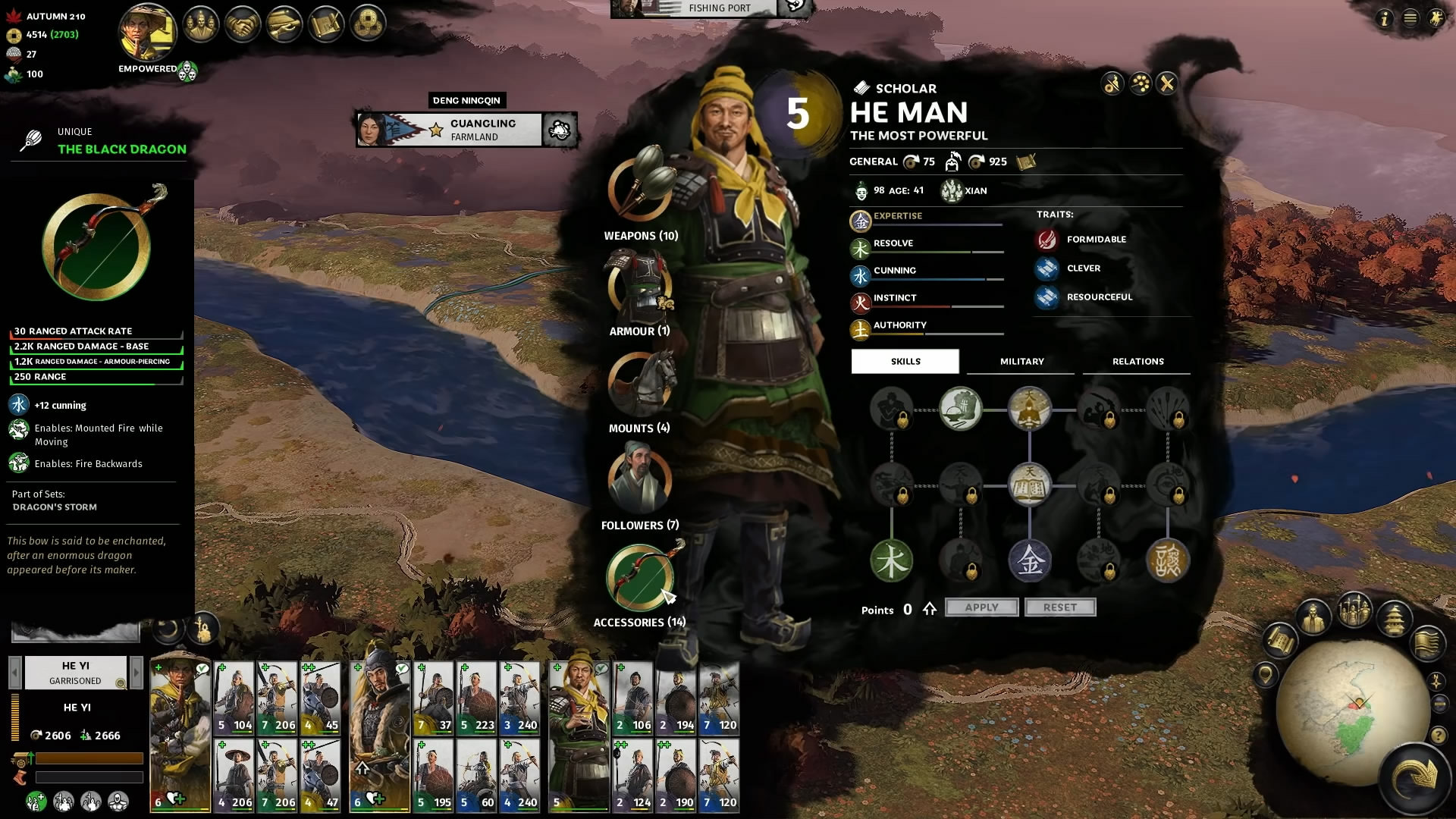Viewport: 1456px width, 819px height.
Task: Open the Weapons equipment slot
Action: 640,189
